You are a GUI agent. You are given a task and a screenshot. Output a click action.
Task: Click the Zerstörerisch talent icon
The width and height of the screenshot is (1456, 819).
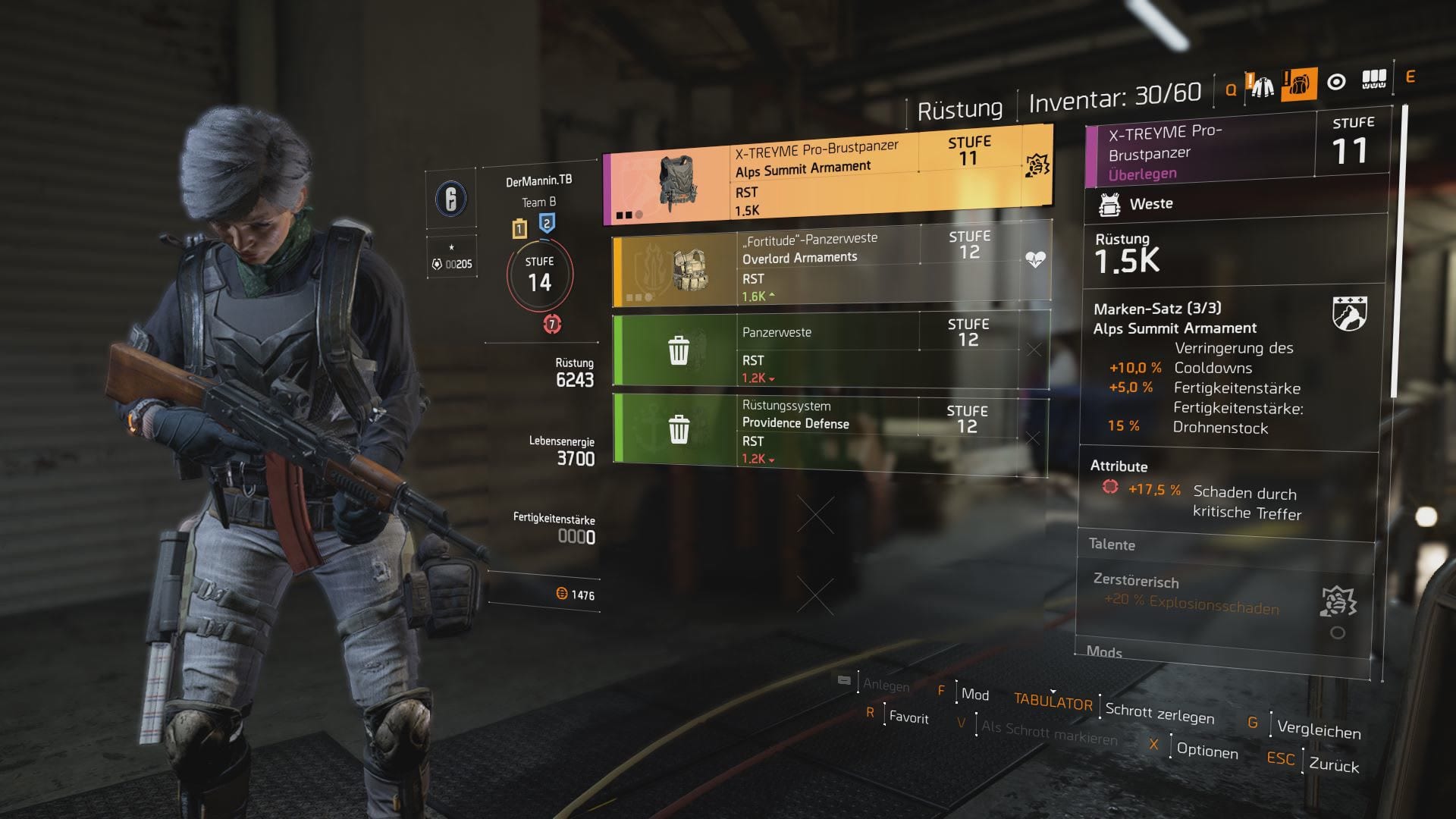pyautogui.click(x=1338, y=602)
